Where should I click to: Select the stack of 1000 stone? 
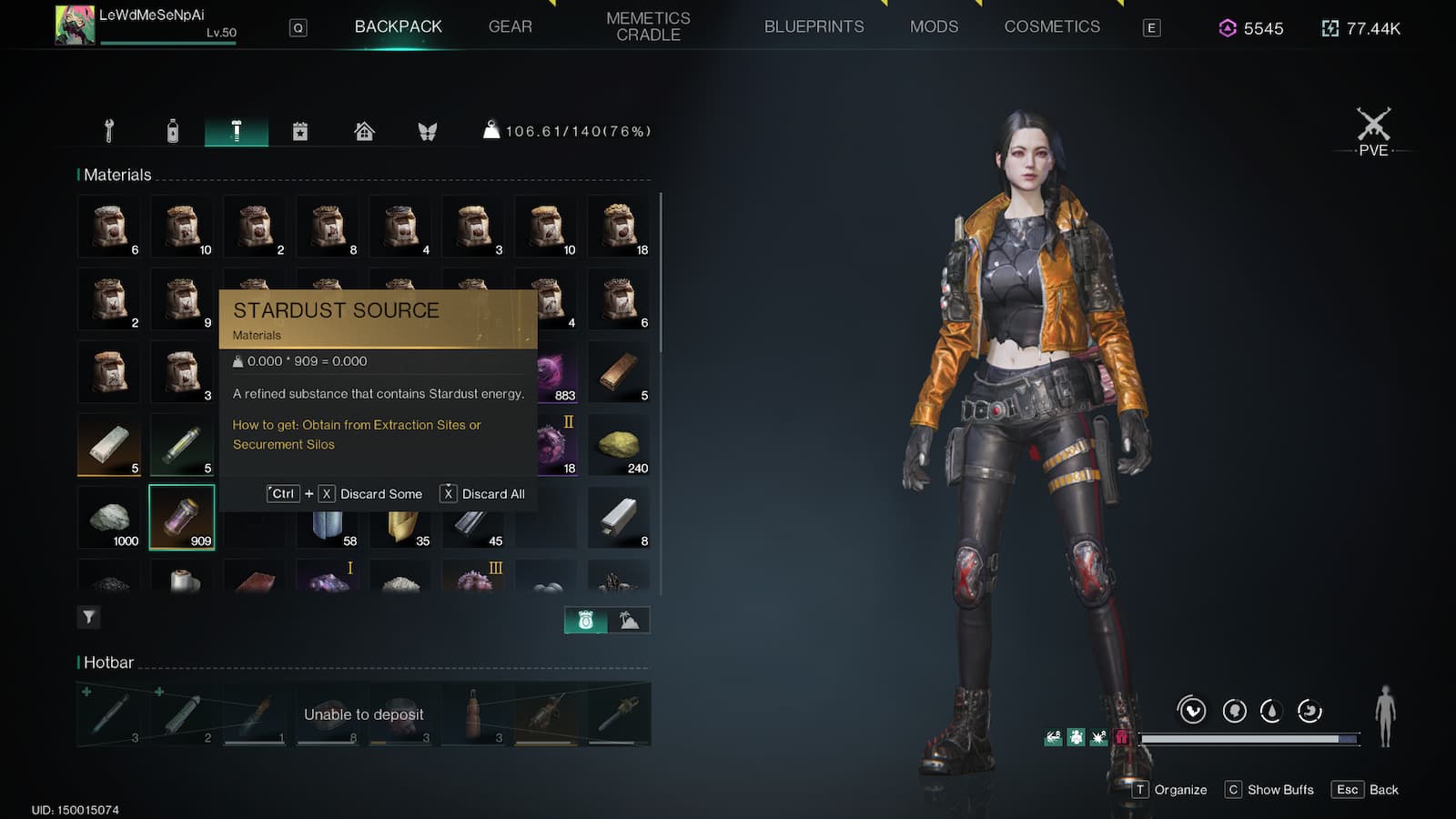click(x=109, y=517)
